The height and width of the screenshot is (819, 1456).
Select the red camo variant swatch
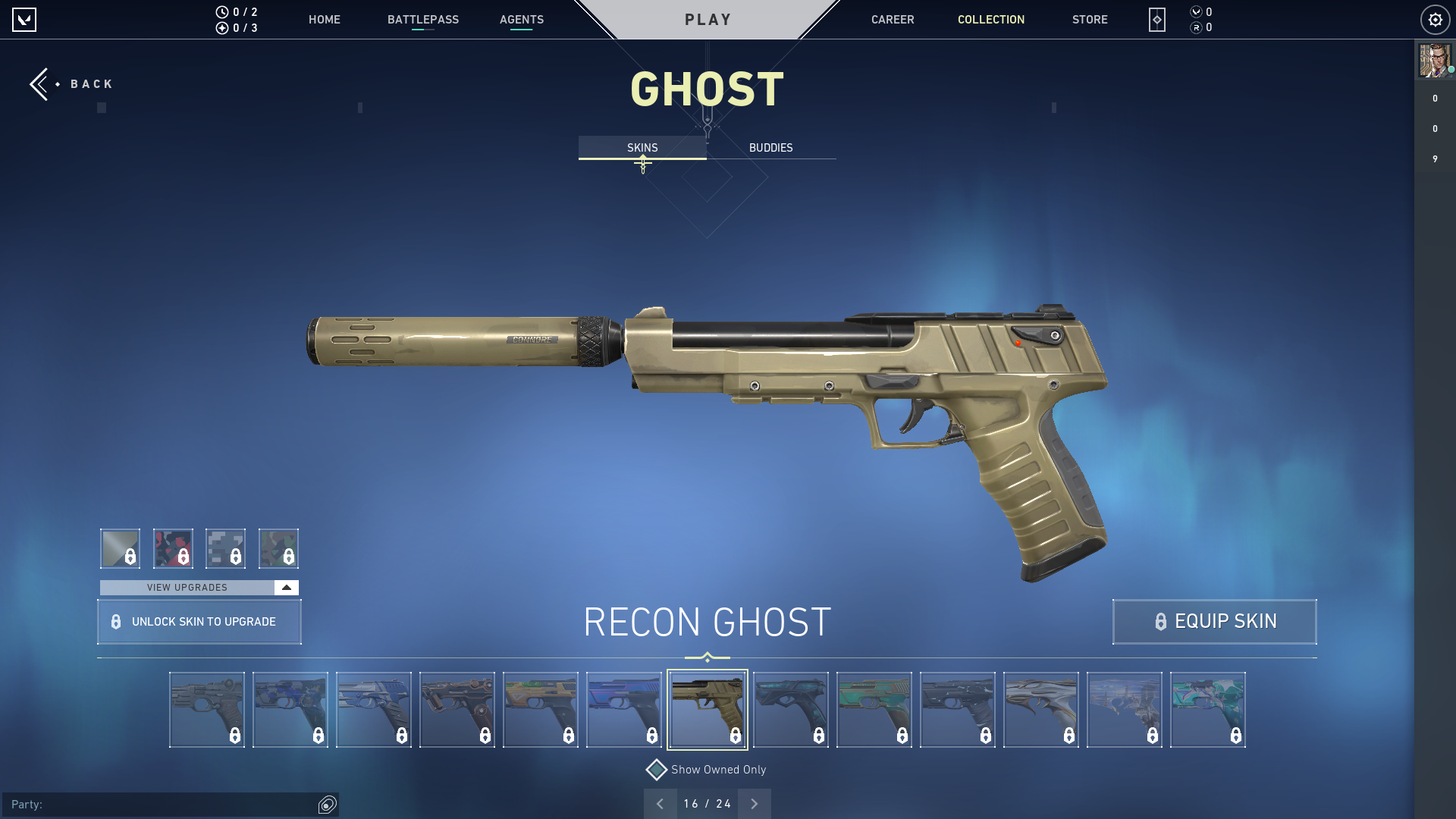174,548
